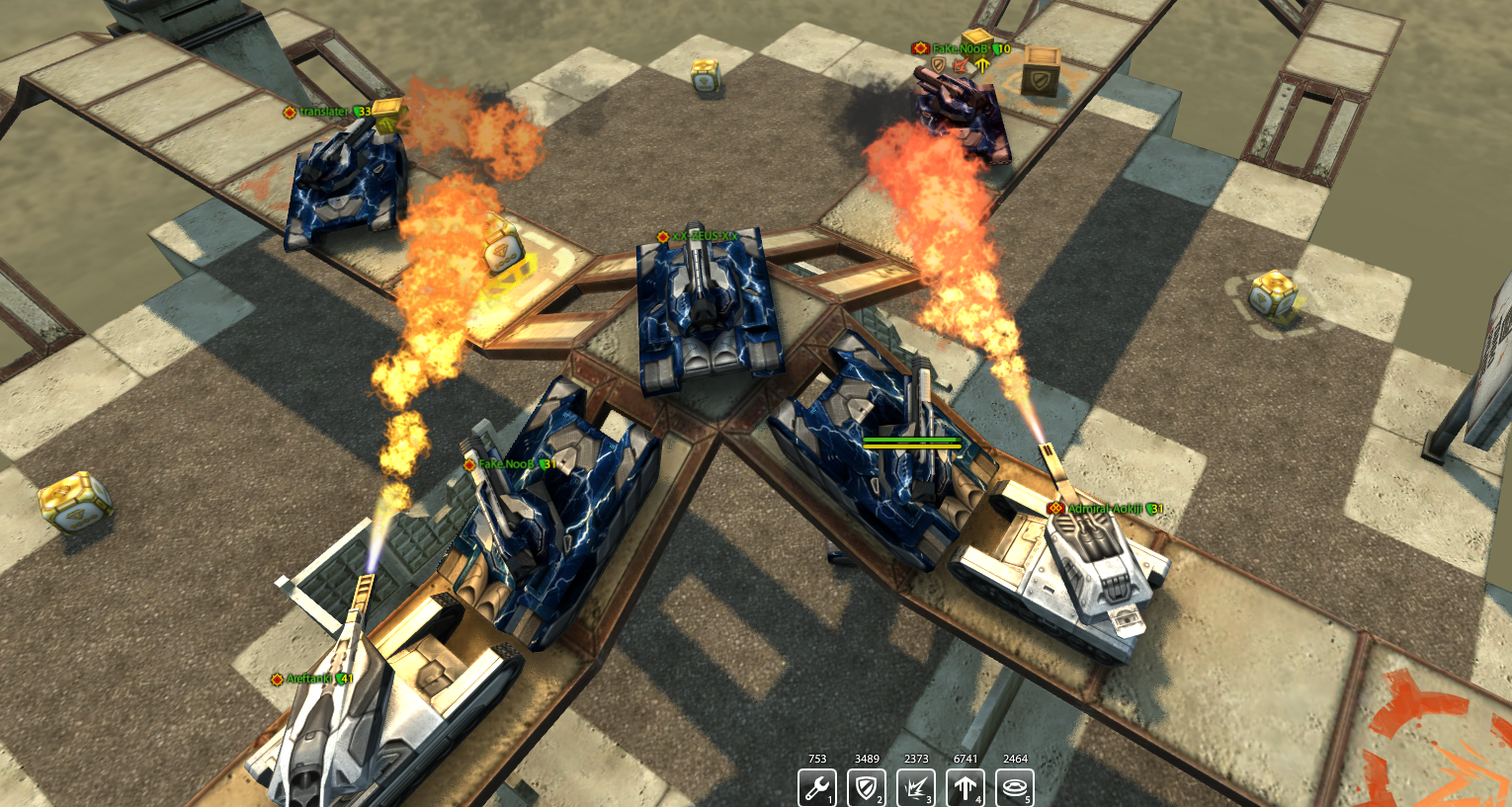Trigger the arrow speed boost supply

(x=966, y=788)
